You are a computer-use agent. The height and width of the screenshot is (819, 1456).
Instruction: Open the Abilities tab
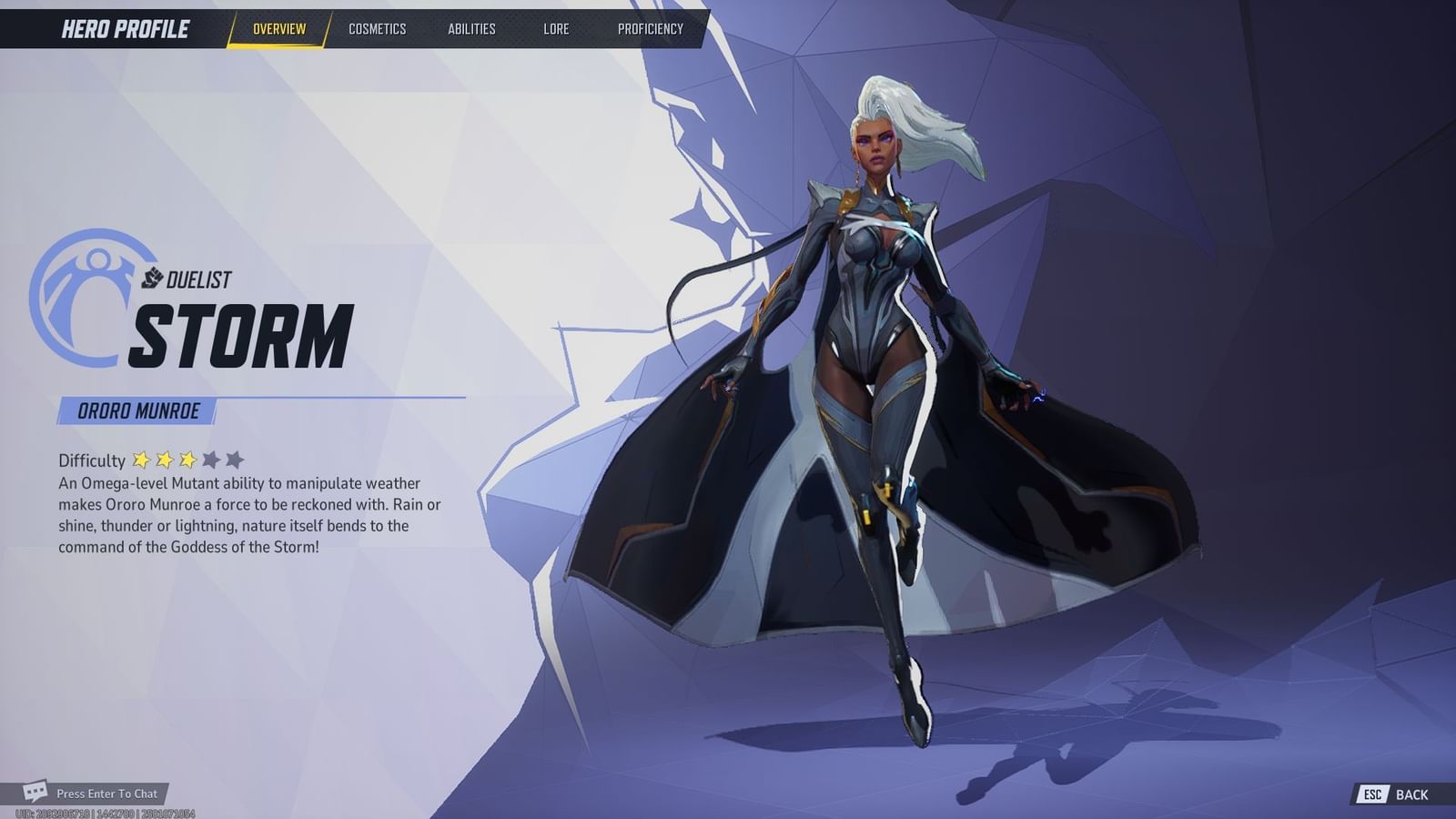tap(470, 28)
